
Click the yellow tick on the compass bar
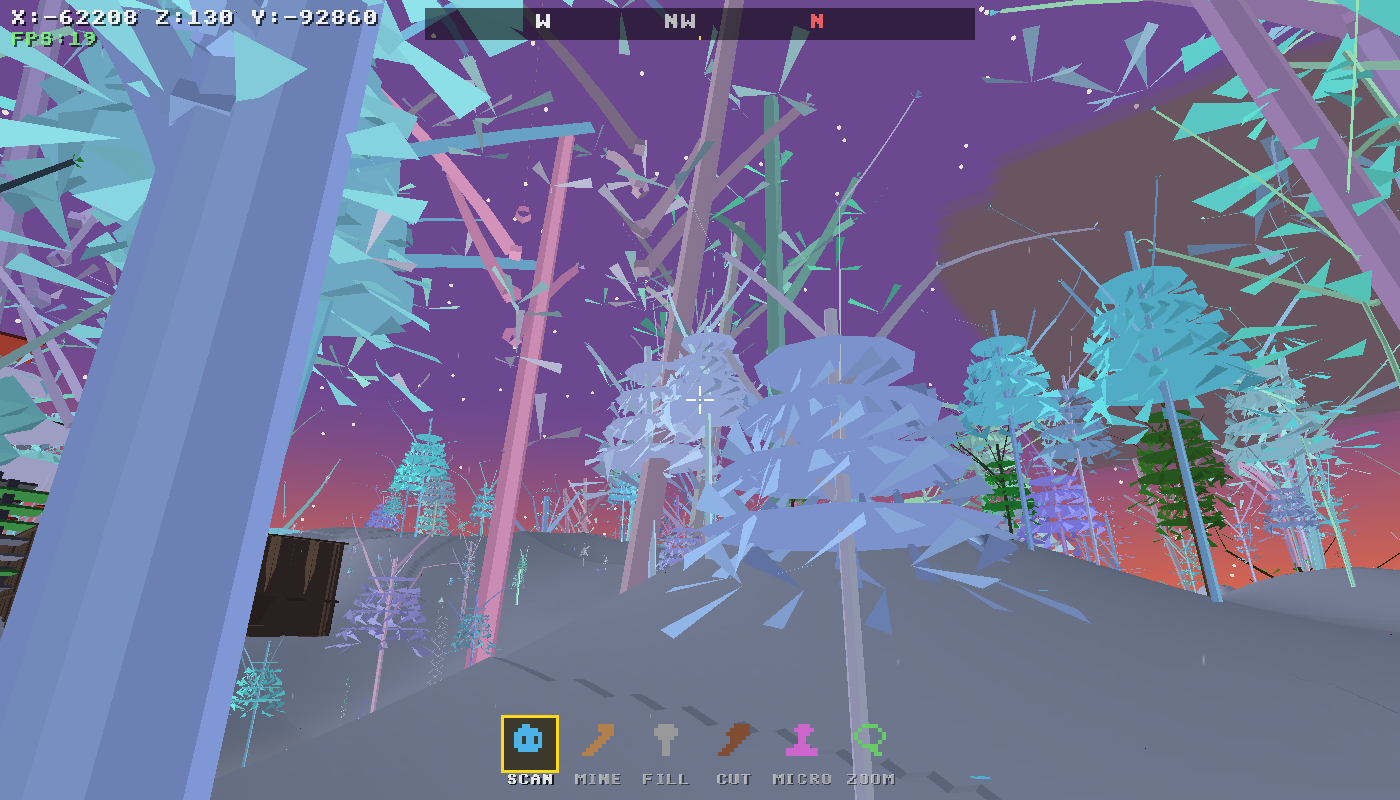pyautogui.click(x=700, y=36)
